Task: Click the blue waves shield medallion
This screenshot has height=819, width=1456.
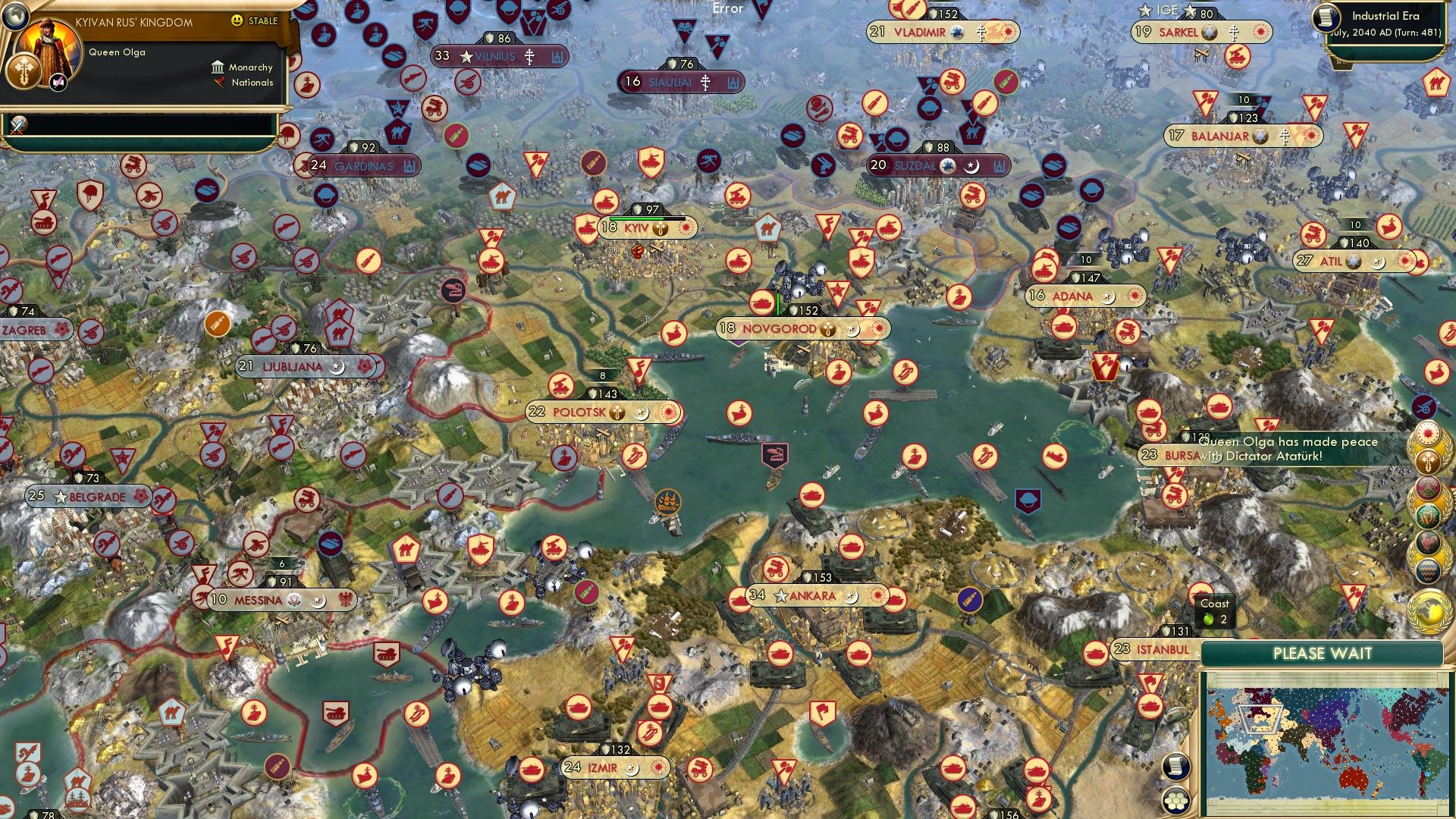Action: pyautogui.click(x=1427, y=570)
